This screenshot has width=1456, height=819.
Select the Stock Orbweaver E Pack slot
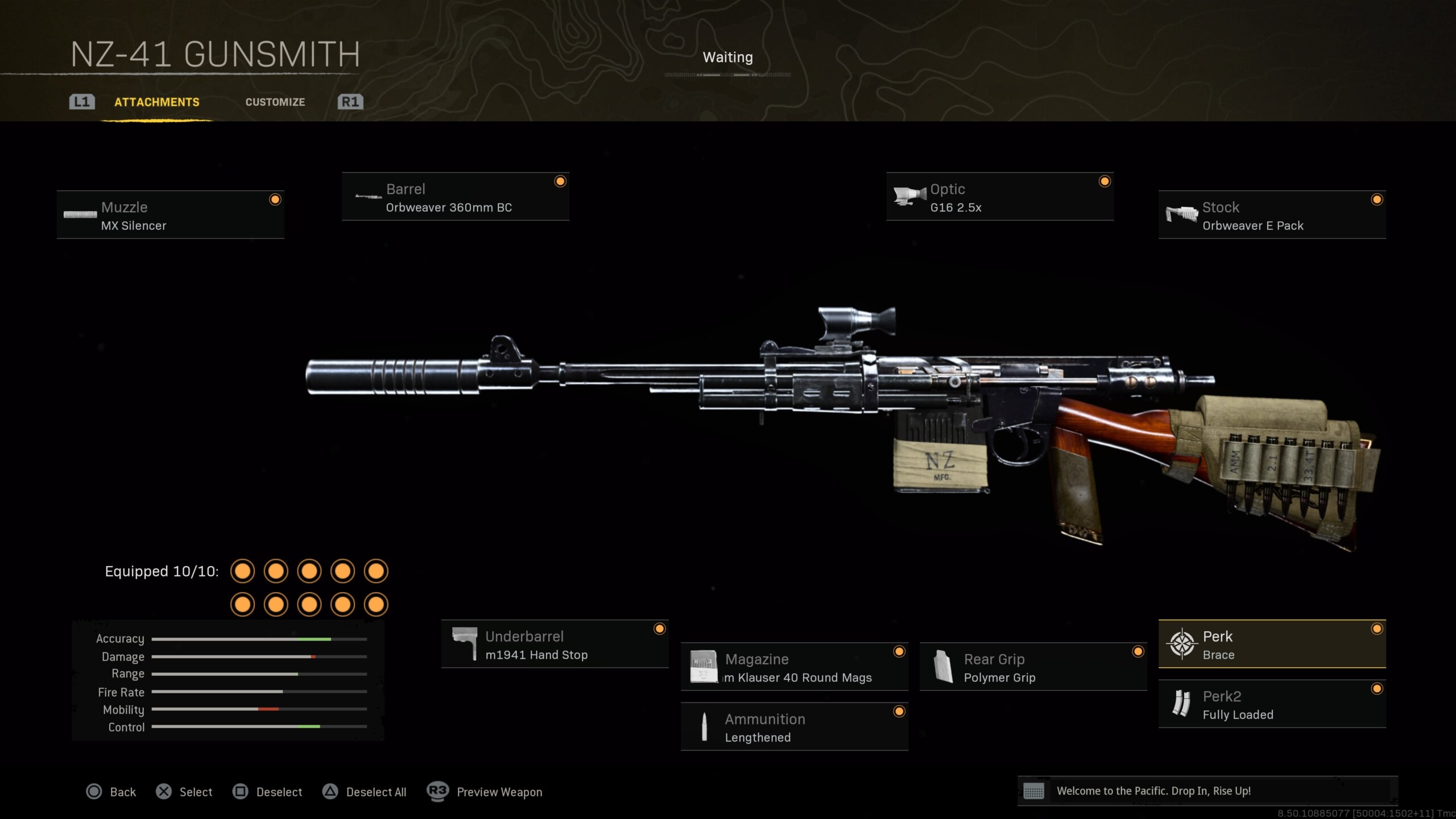point(1272,215)
